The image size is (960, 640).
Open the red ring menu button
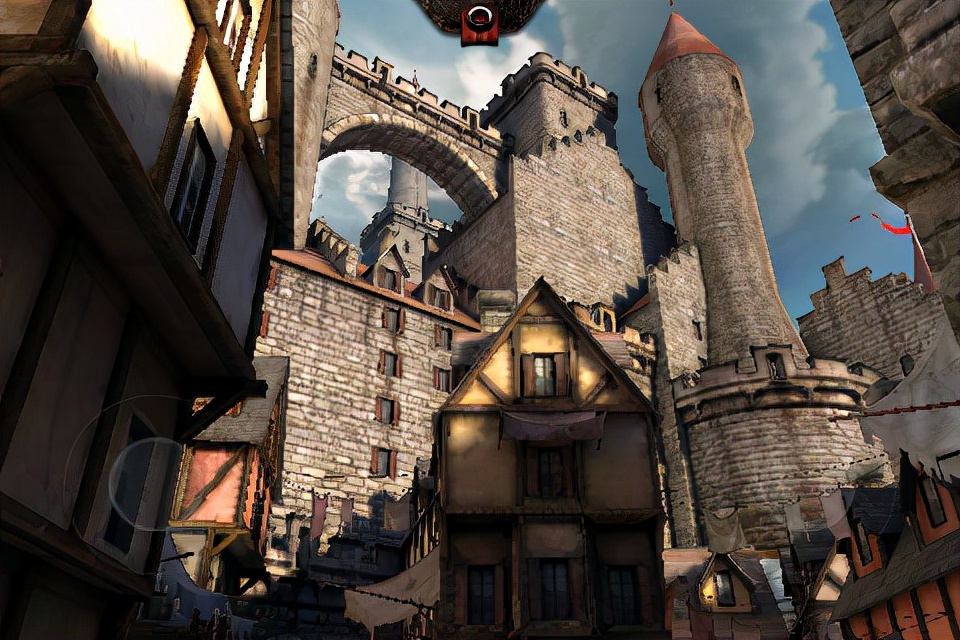tap(479, 22)
